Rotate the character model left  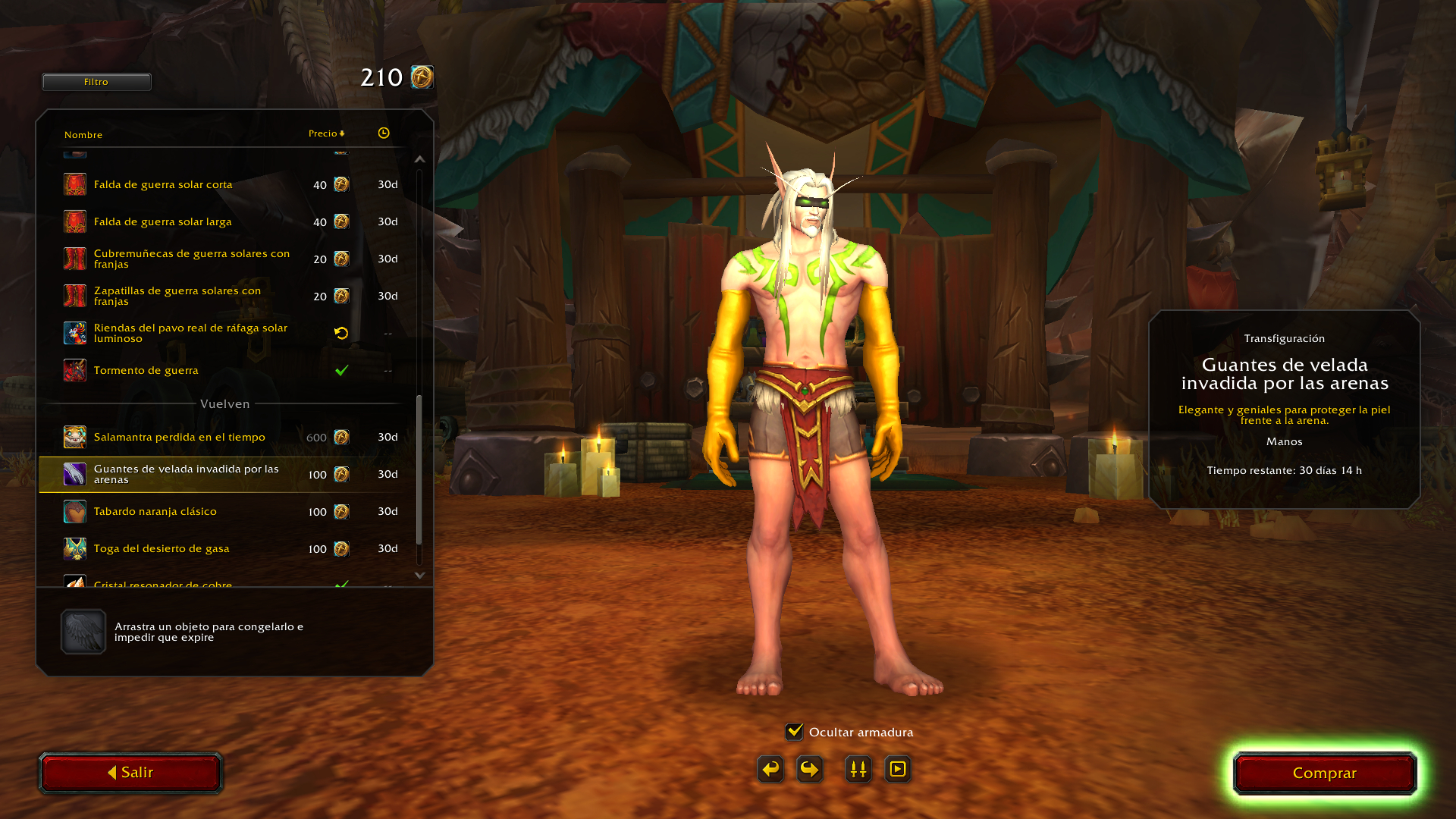point(770,770)
